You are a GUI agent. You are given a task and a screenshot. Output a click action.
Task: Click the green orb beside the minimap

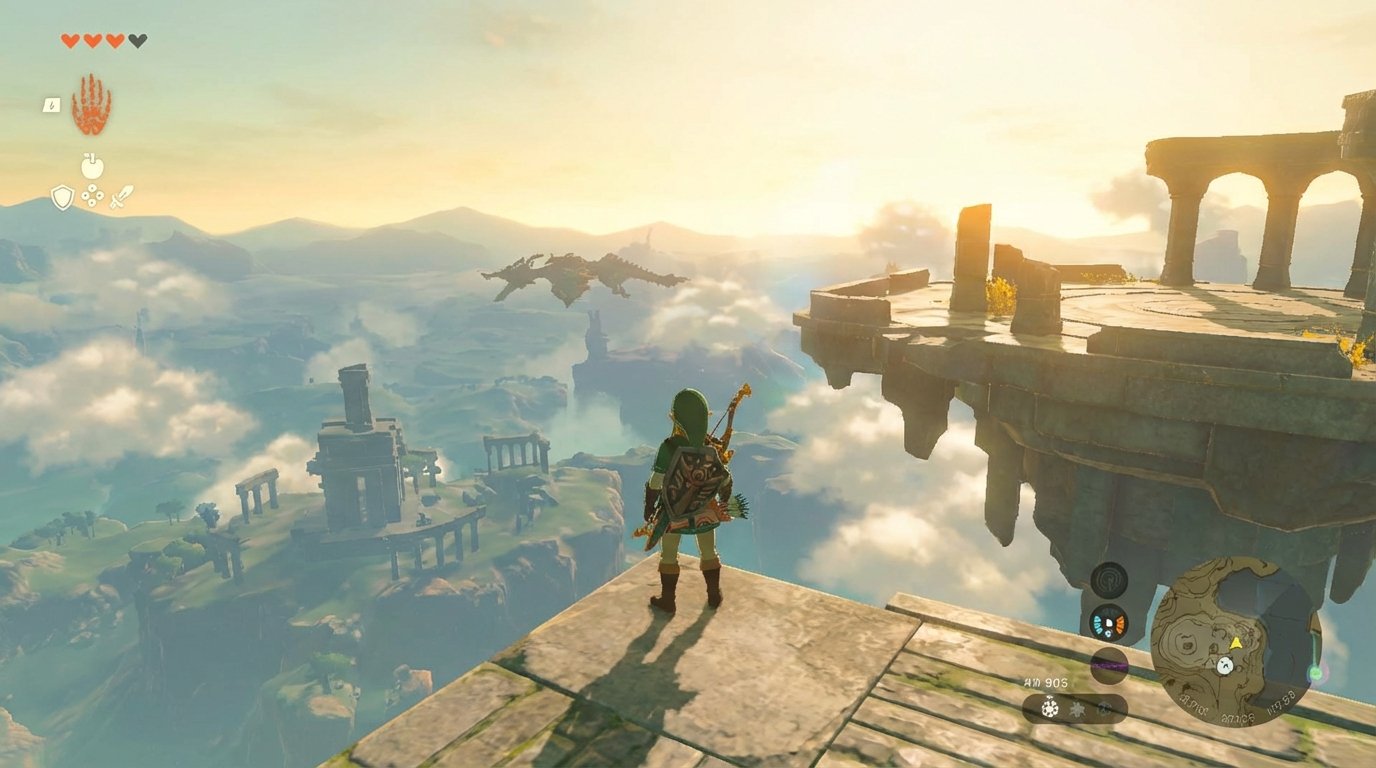(x=1318, y=672)
